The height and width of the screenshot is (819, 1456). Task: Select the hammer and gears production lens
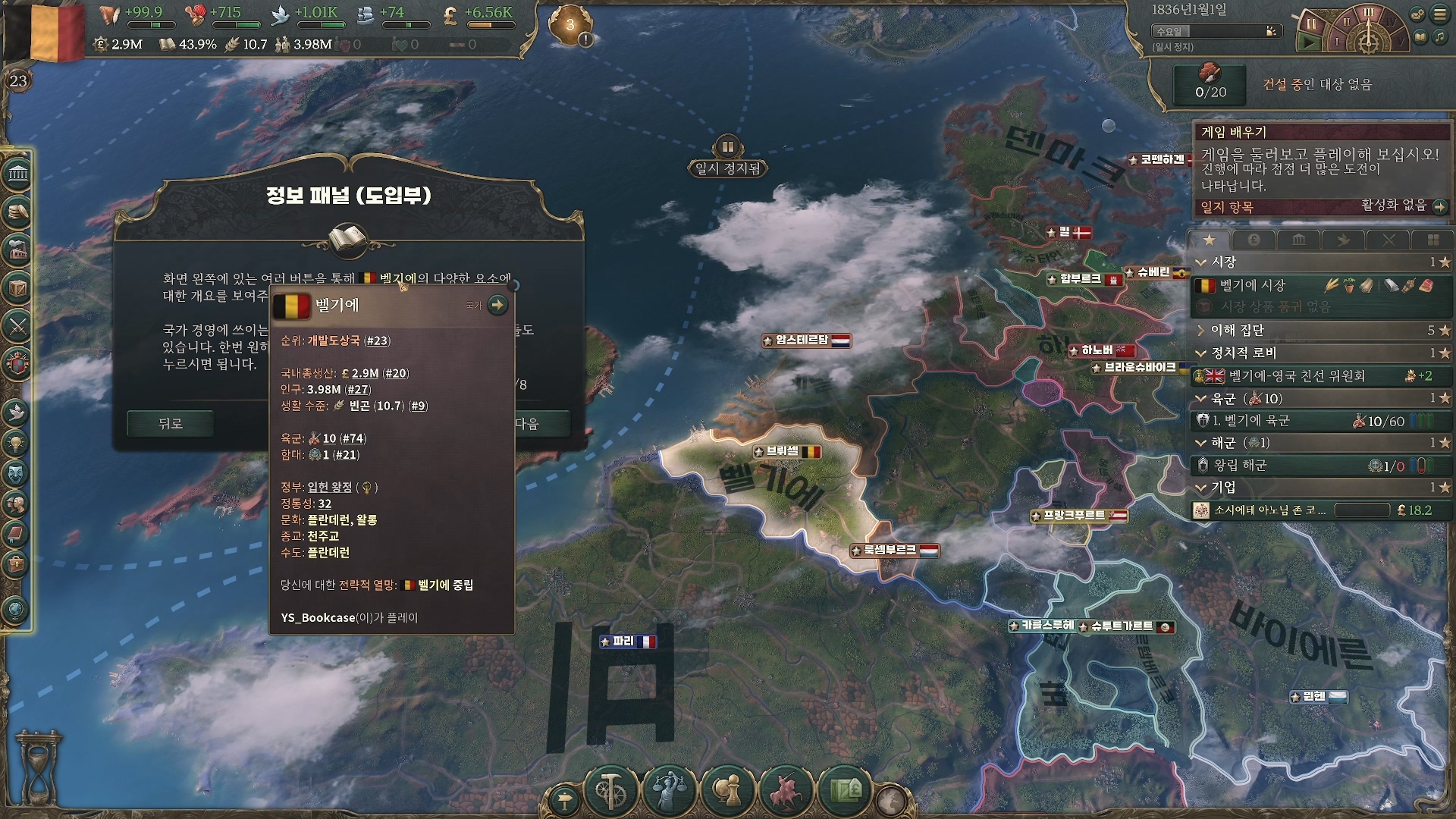(610, 791)
